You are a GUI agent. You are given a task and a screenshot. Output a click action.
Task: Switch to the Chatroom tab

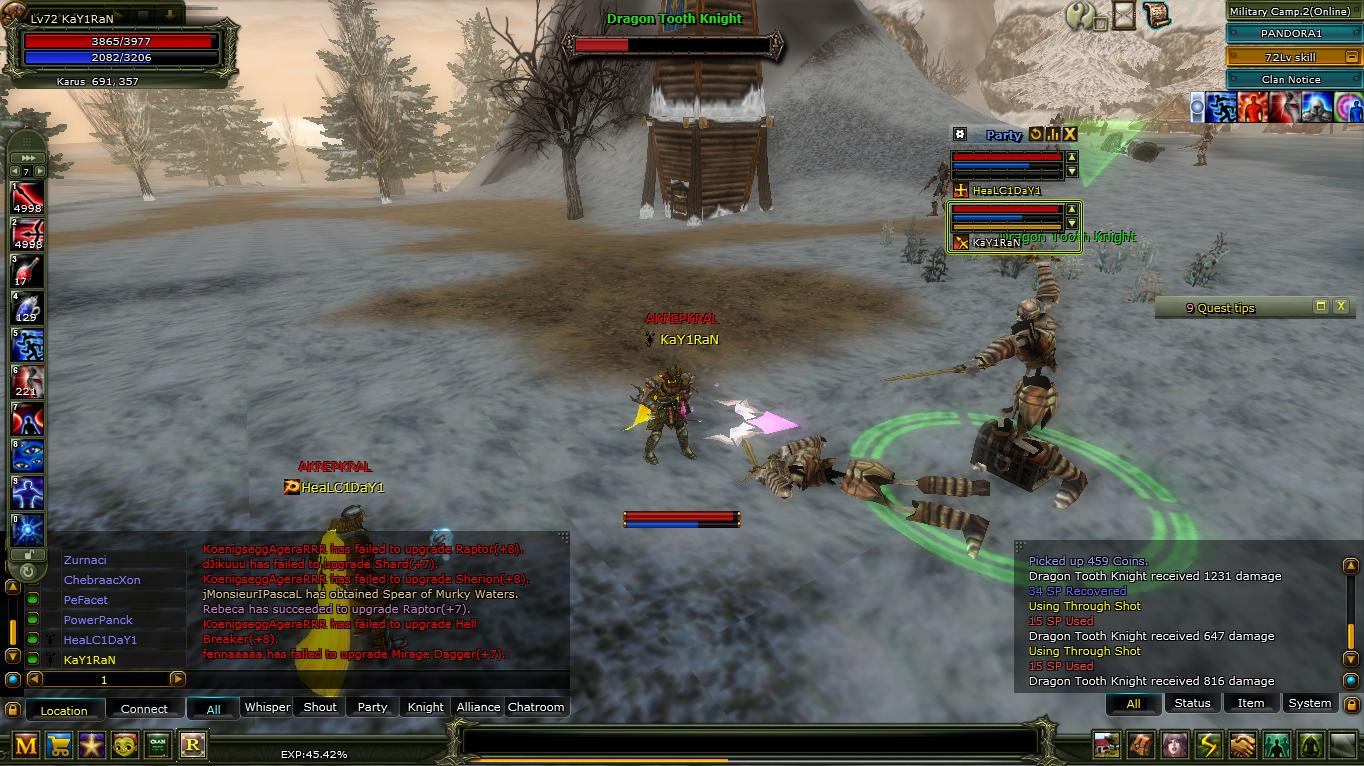click(x=536, y=707)
